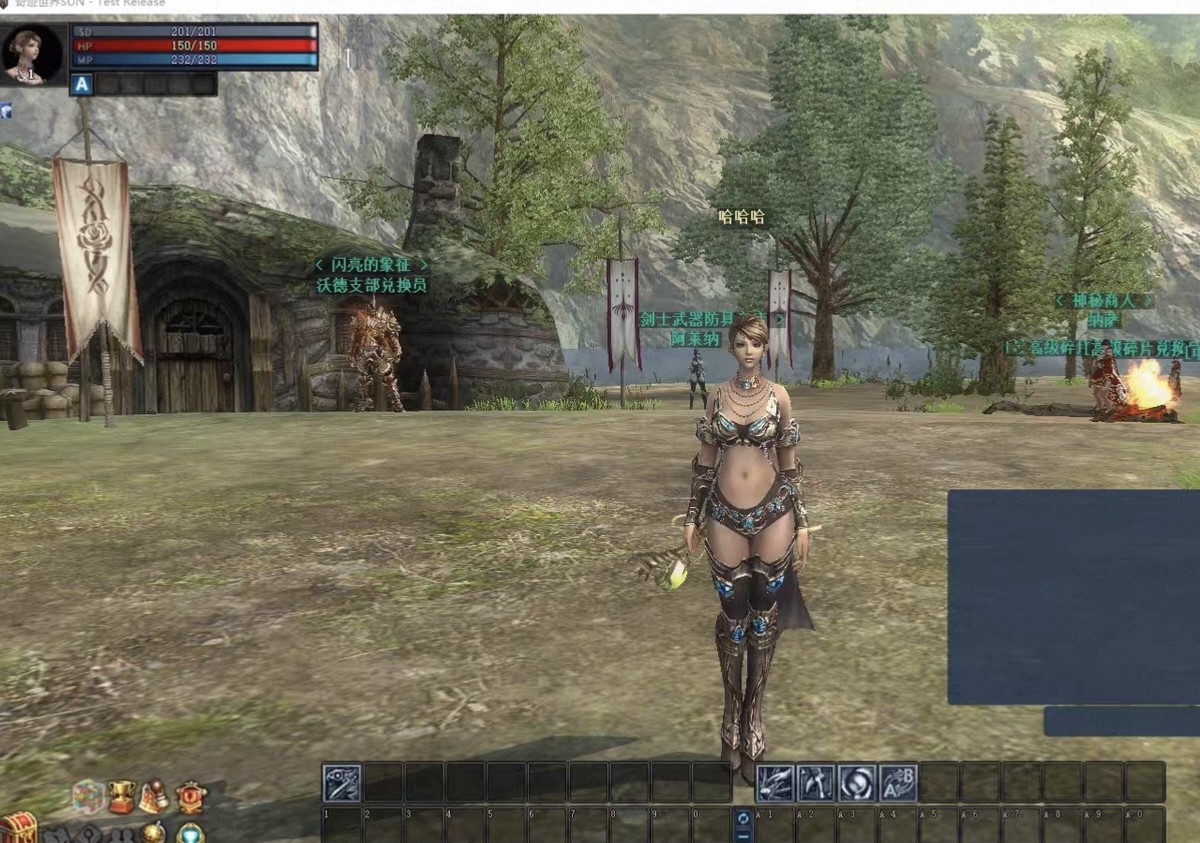This screenshot has height=843, width=1200.
Task: Cycle the hotbar page with the blue arrows button
Action: coord(743,825)
